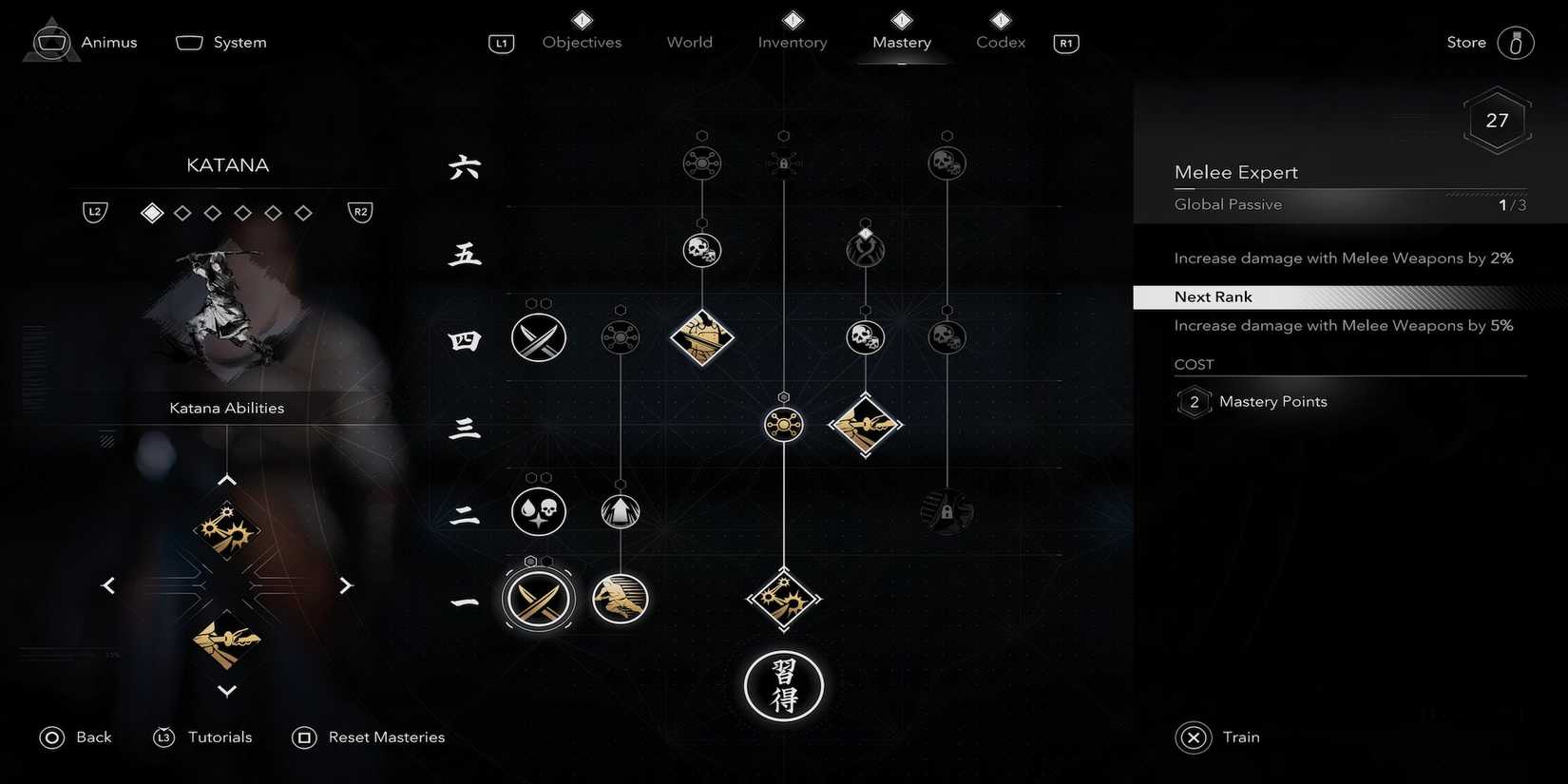Screen dimensions: 1568x784
Task: Click Reset Masteries
Action: coord(386,736)
